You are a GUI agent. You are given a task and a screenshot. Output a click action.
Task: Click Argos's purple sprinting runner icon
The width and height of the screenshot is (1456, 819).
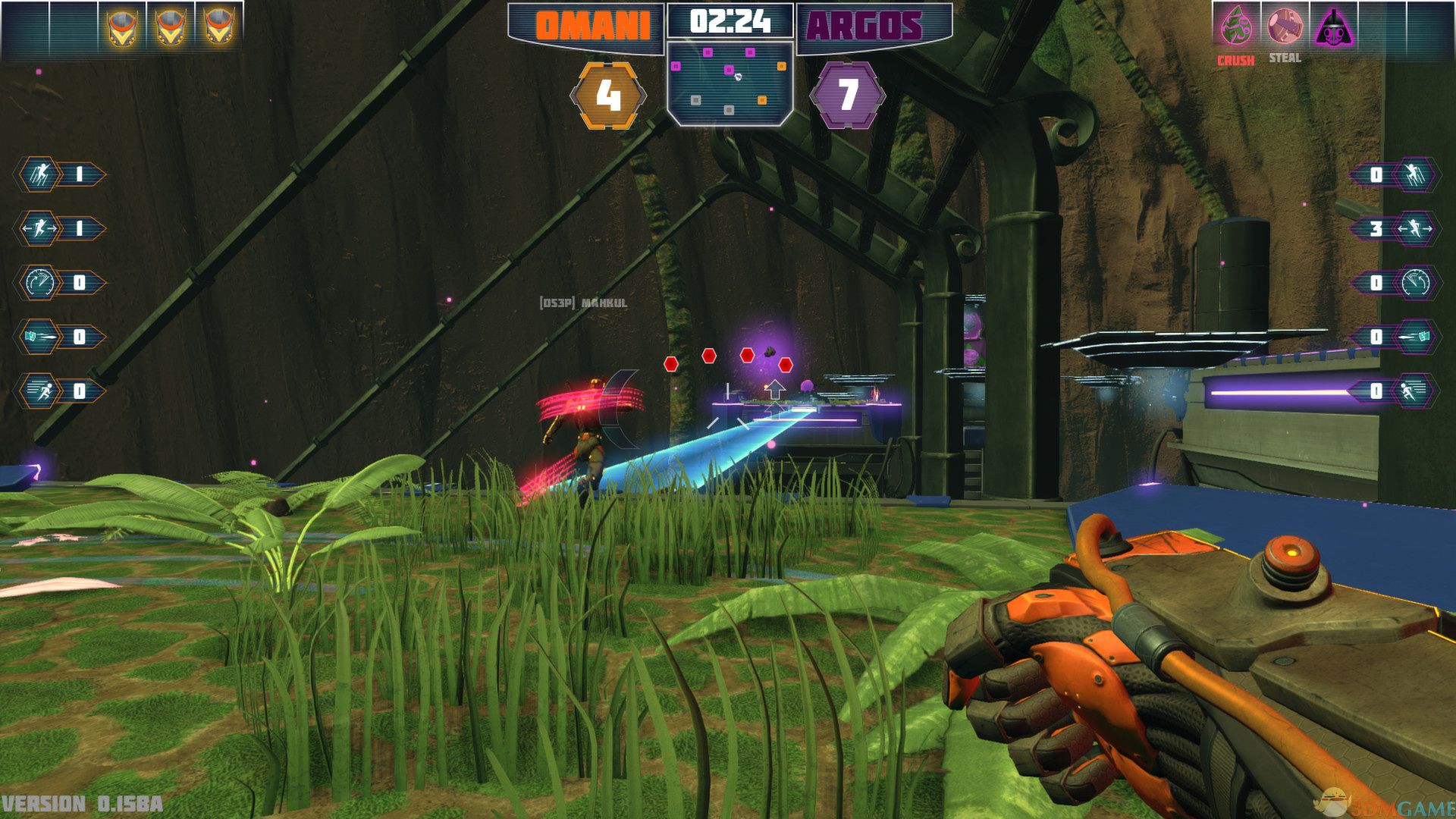click(1415, 391)
